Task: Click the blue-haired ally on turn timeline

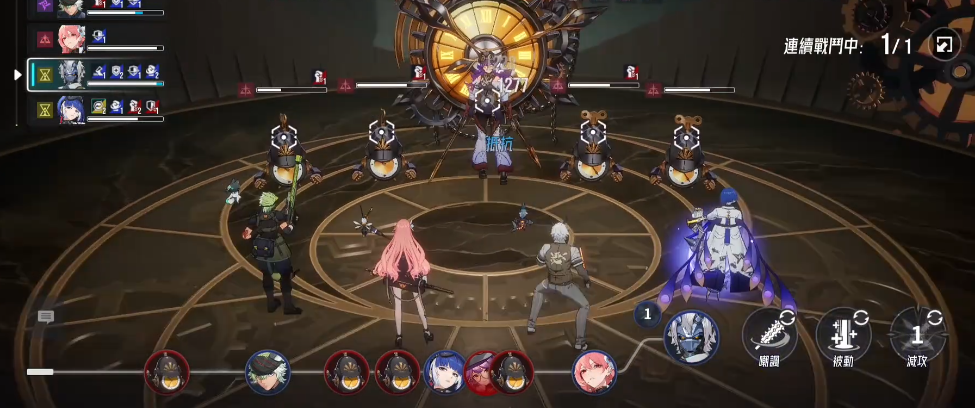Action: [443, 371]
